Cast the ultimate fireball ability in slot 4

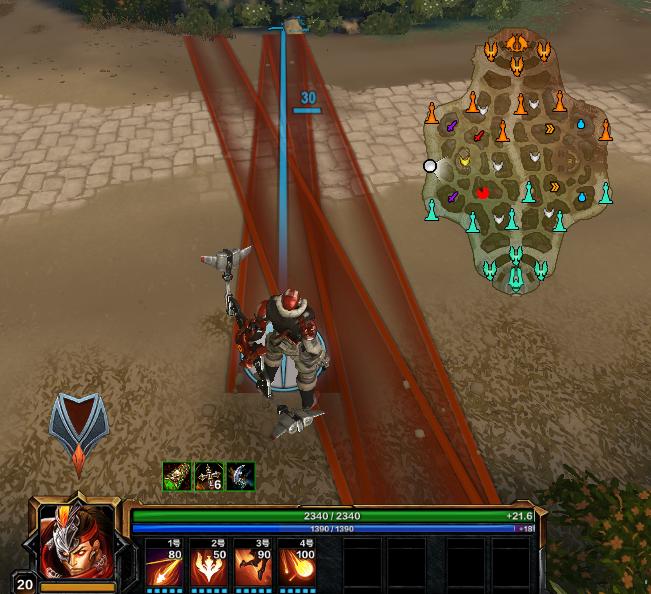pyautogui.click(x=296, y=566)
